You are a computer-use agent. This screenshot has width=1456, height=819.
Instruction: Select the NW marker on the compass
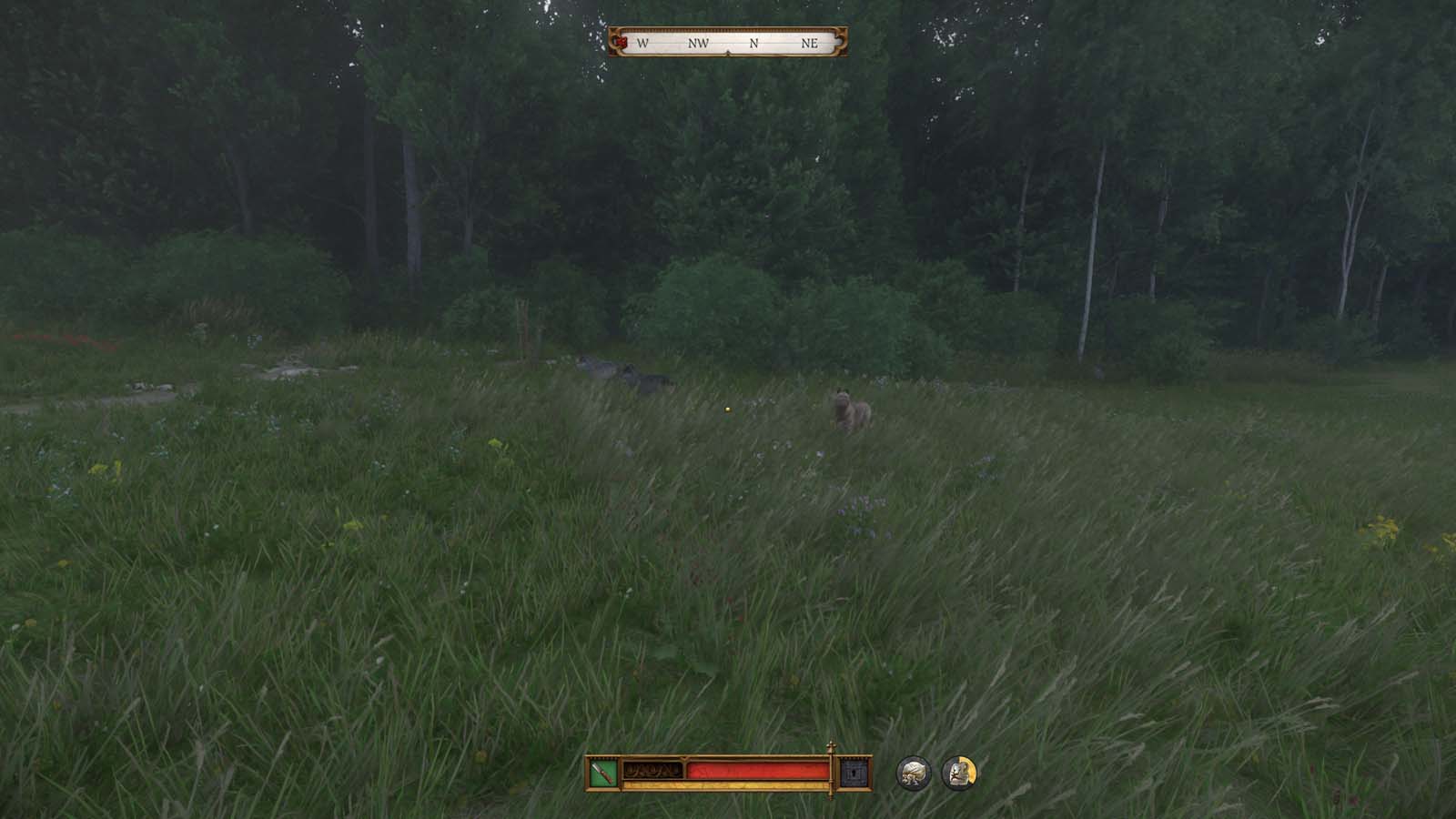pos(699,43)
